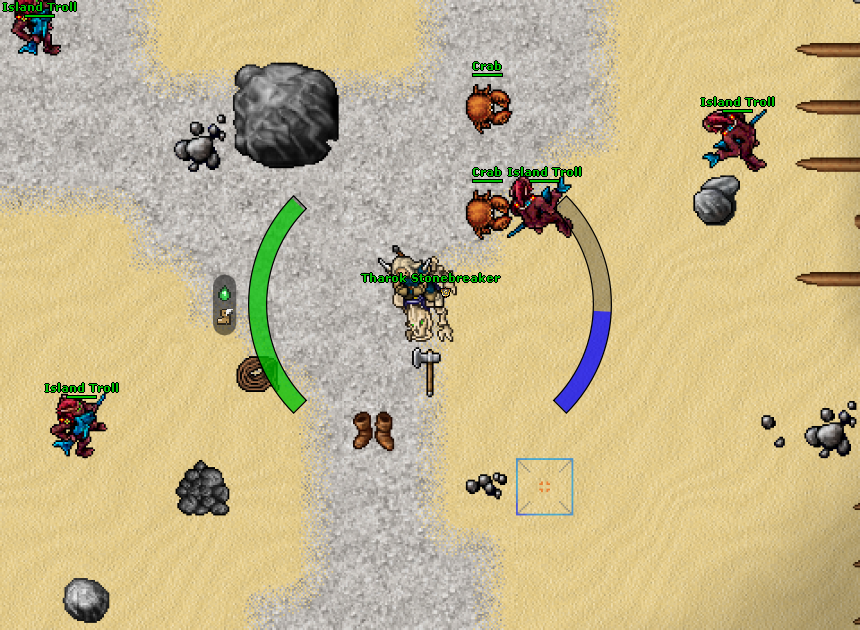Image resolution: width=860 pixels, height=630 pixels.
Task: Click the green droplet status icon
Action: [225, 294]
